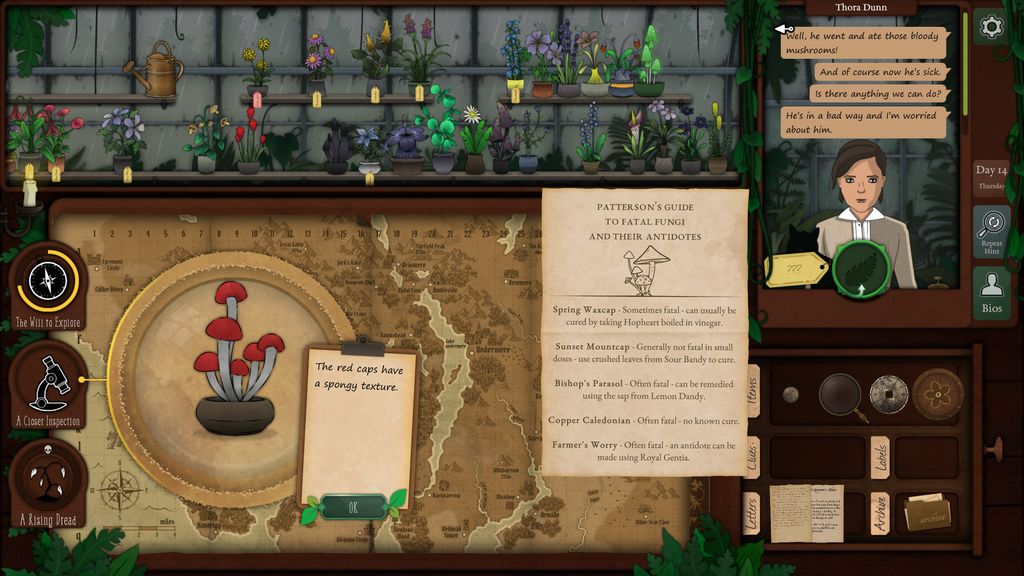The width and height of the screenshot is (1024, 576).
Task: Activate A Closer Inspection microscope
Action: pos(49,384)
